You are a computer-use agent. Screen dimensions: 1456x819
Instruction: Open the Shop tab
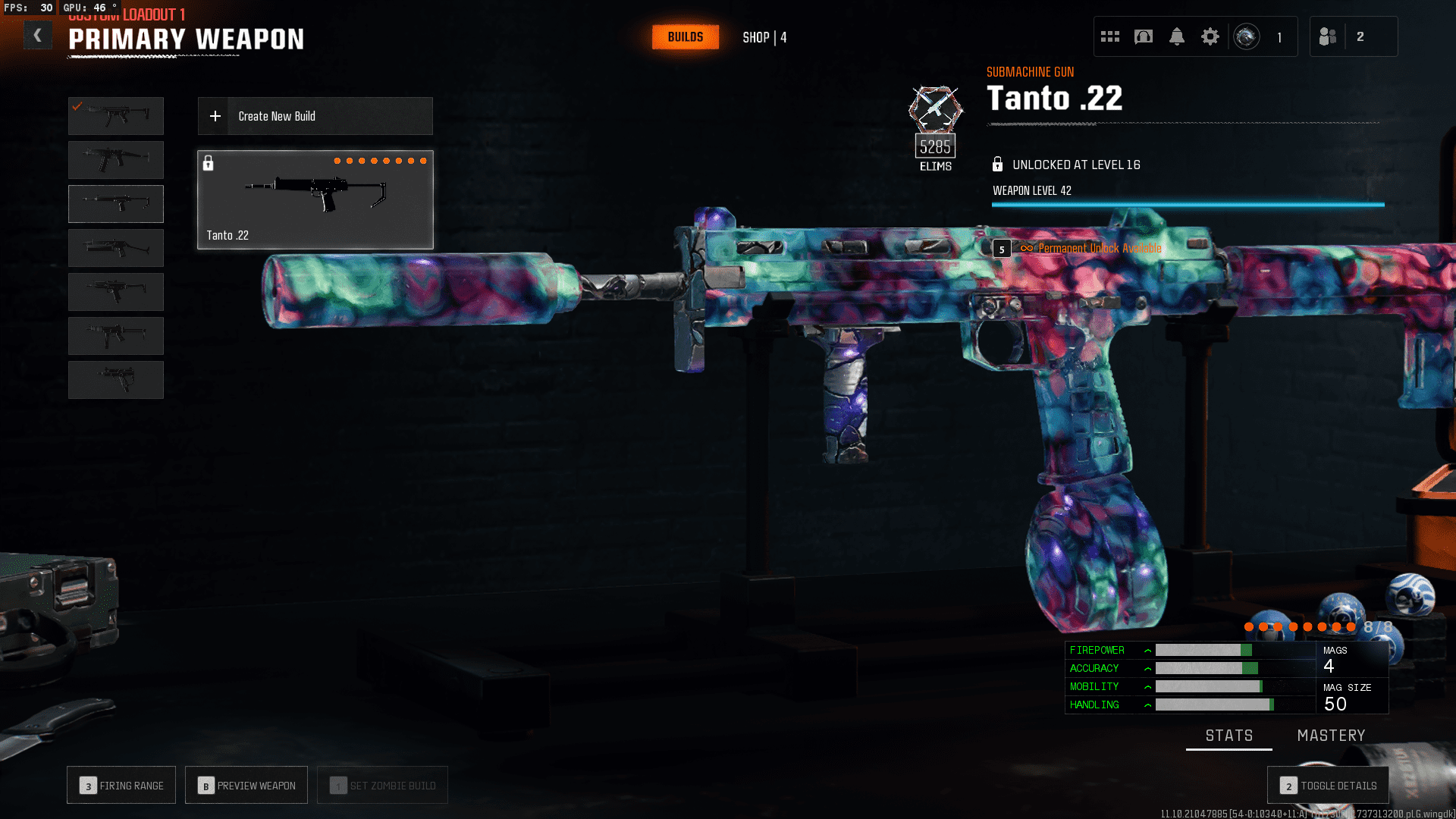point(764,38)
